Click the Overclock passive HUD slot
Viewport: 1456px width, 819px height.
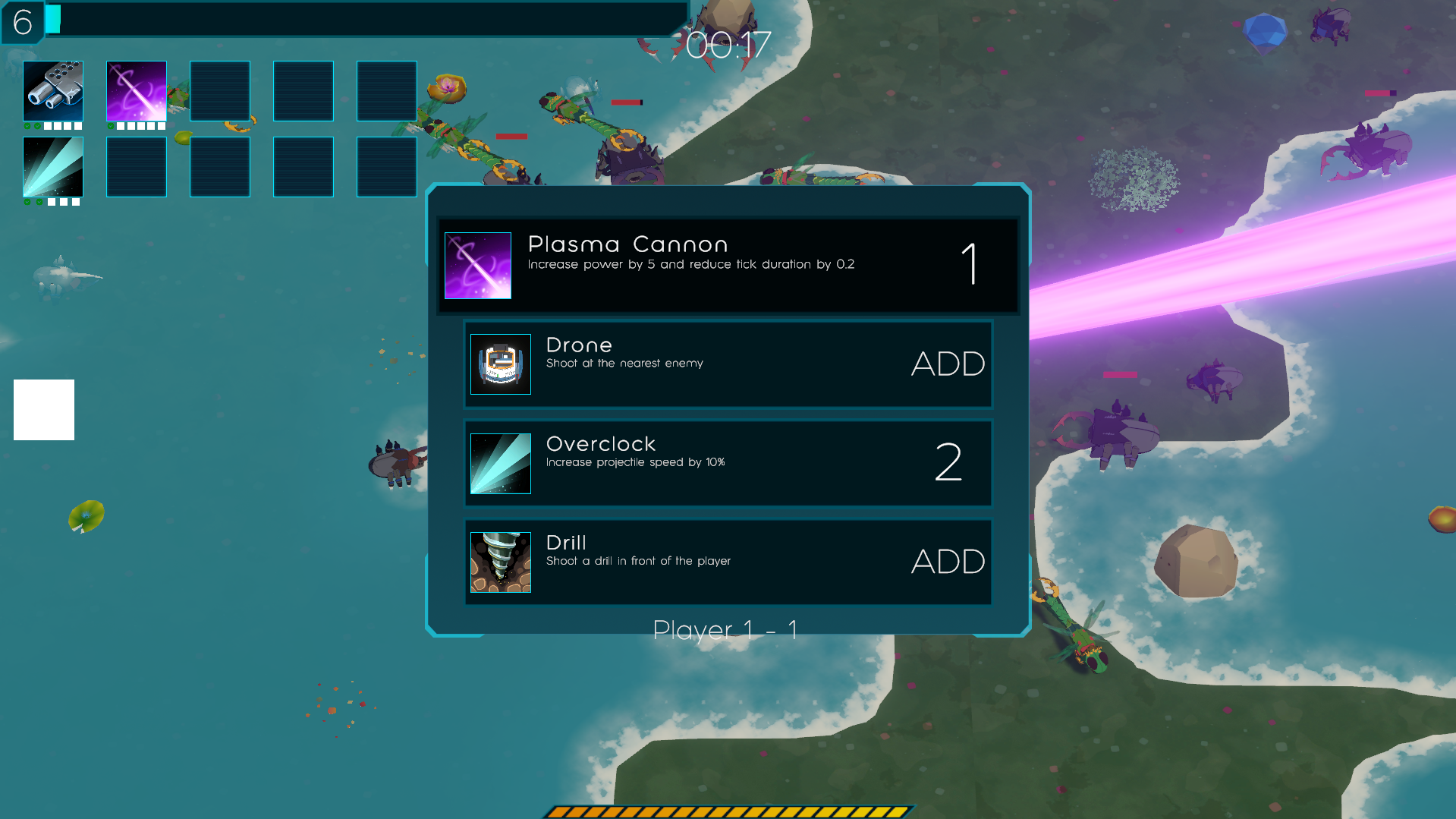coord(53,167)
